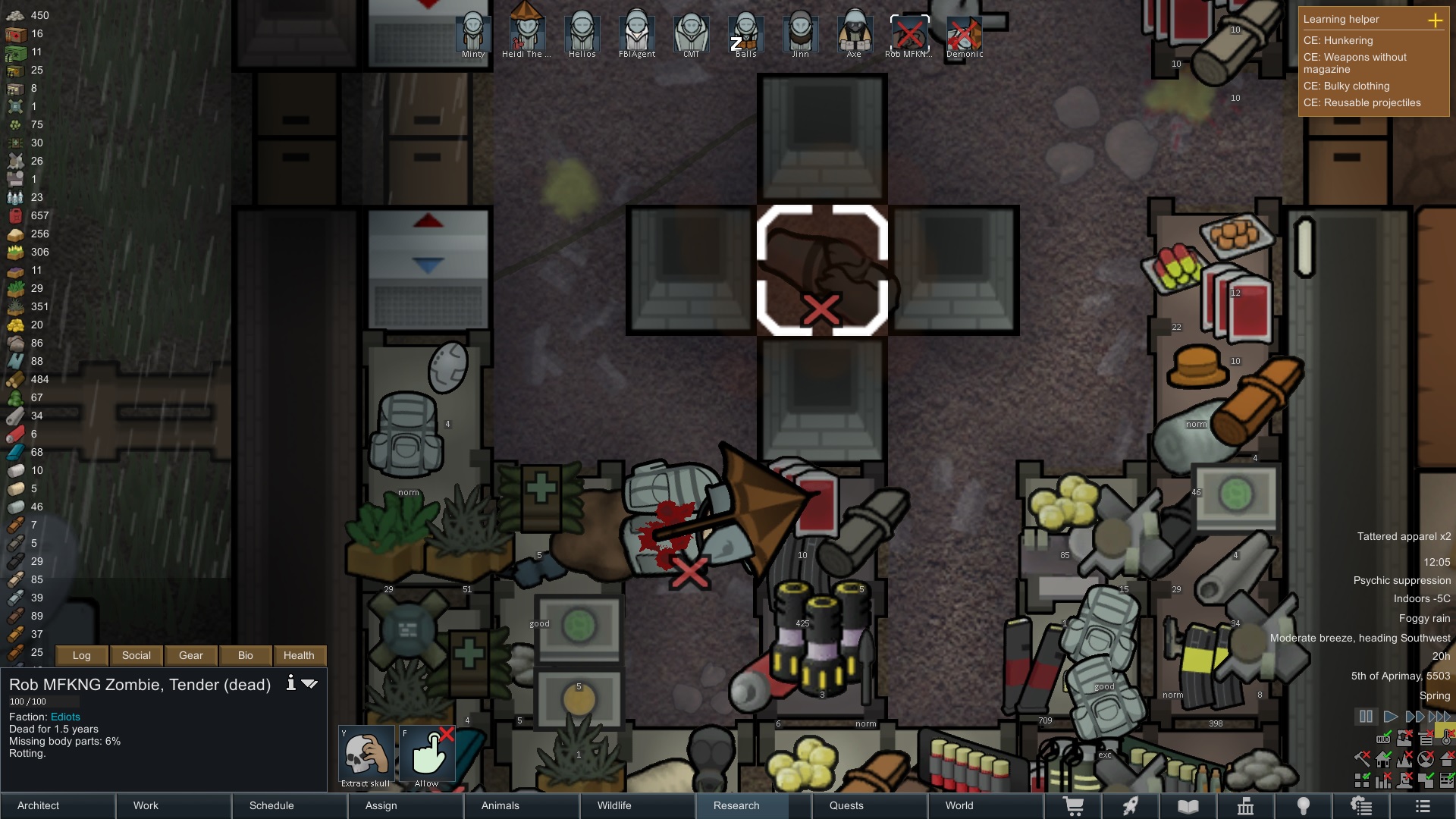Toggle the home area house icon
The image size is (1456, 819).
click(x=1383, y=759)
